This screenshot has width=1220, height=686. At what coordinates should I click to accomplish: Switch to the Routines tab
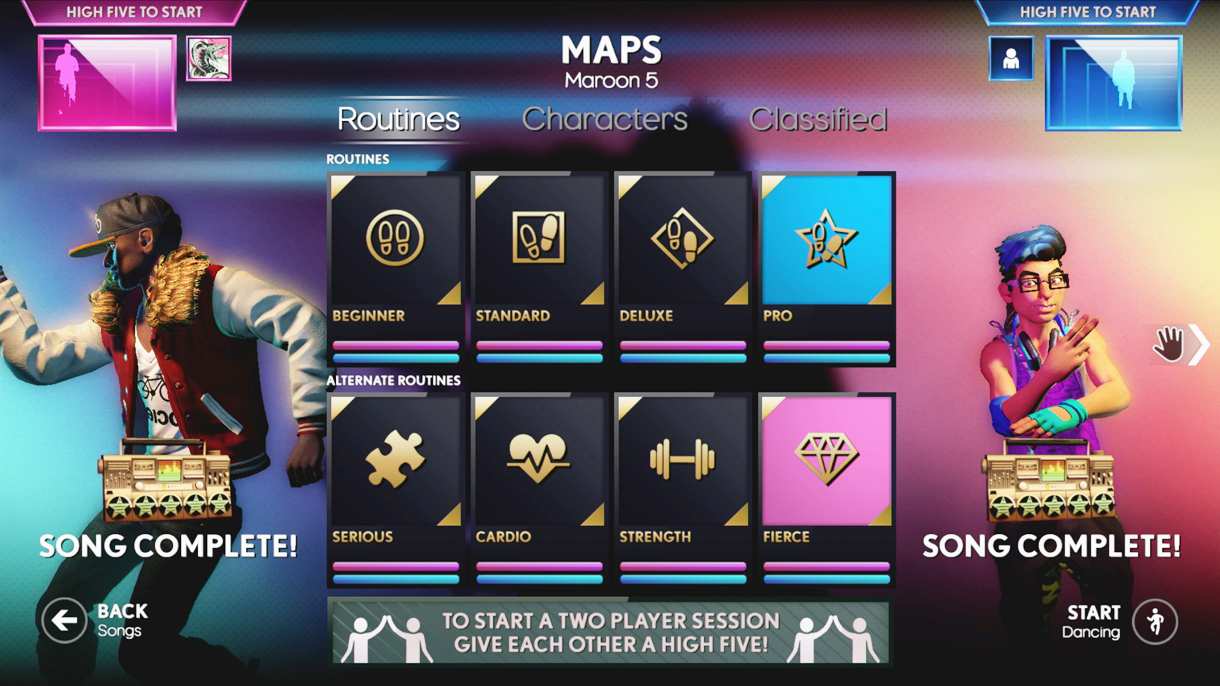[x=398, y=119]
